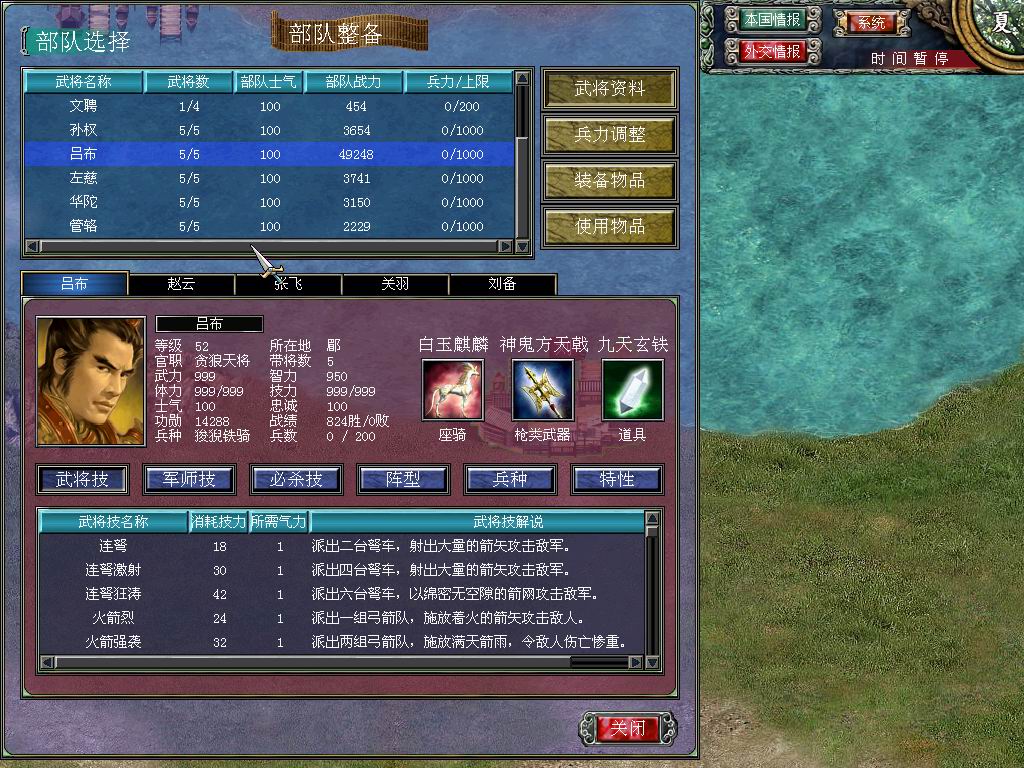This screenshot has width=1024, height=768.
Task: Pick the 华佗 troop row
Action: click(270, 202)
